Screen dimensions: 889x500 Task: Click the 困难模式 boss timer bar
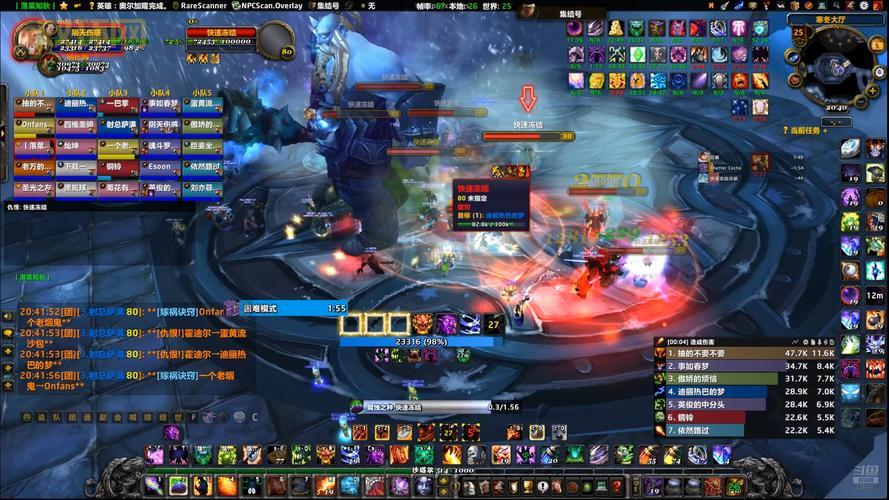coord(290,309)
